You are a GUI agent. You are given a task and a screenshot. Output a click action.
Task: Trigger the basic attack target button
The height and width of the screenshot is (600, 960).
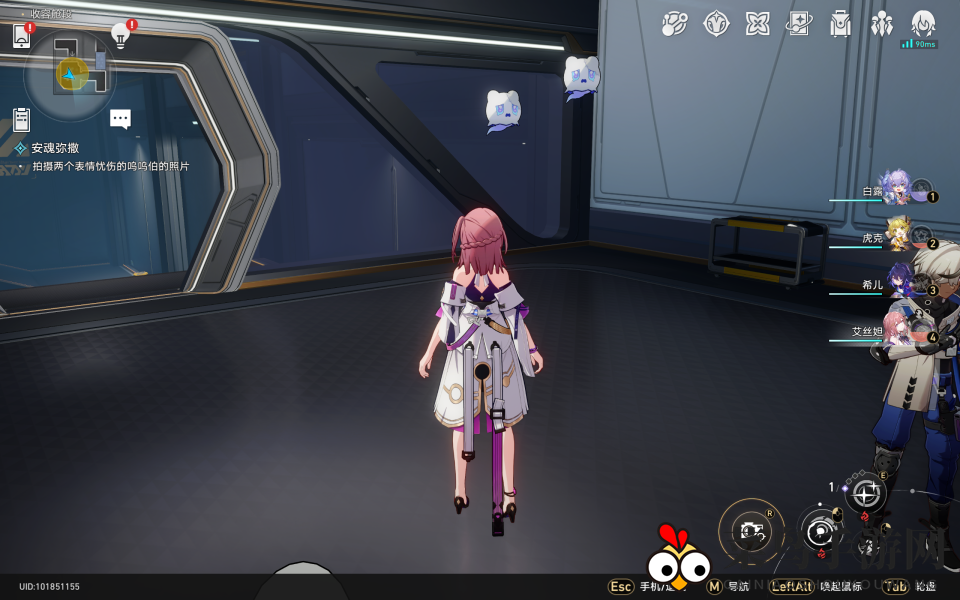click(821, 531)
